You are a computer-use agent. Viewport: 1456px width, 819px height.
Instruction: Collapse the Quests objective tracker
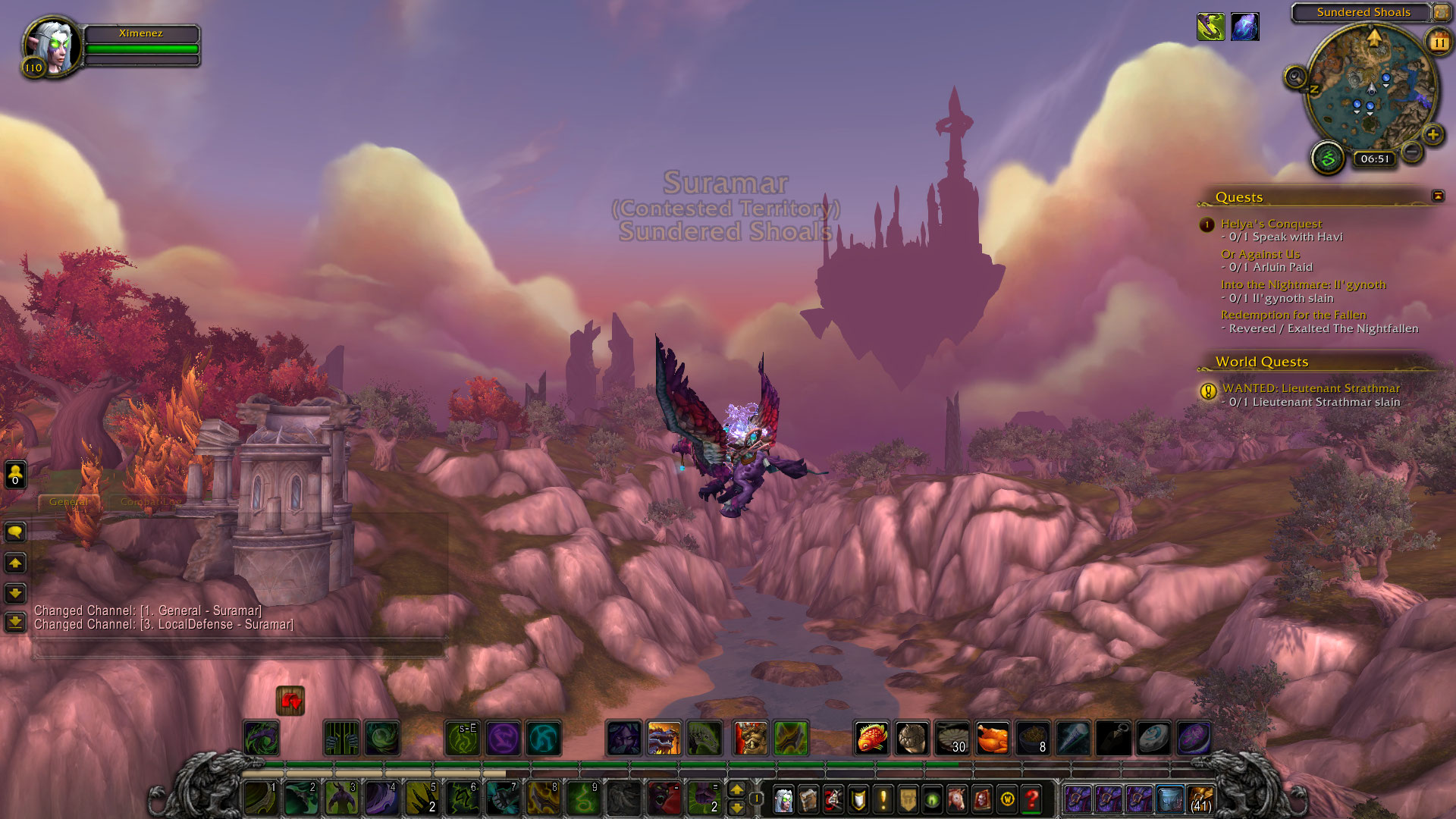1437,196
